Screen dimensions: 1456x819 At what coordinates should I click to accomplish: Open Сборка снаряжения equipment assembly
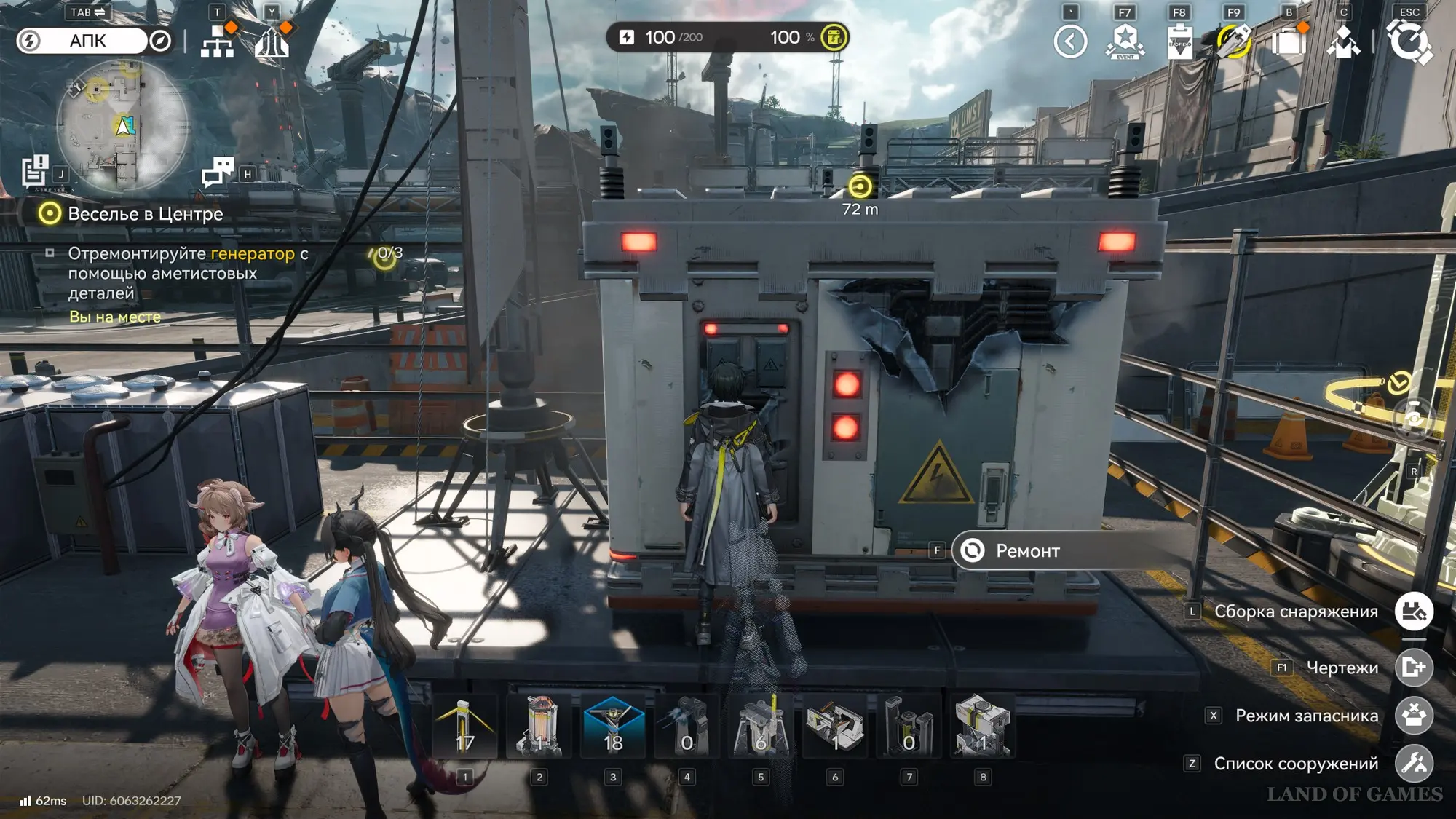click(x=1414, y=612)
